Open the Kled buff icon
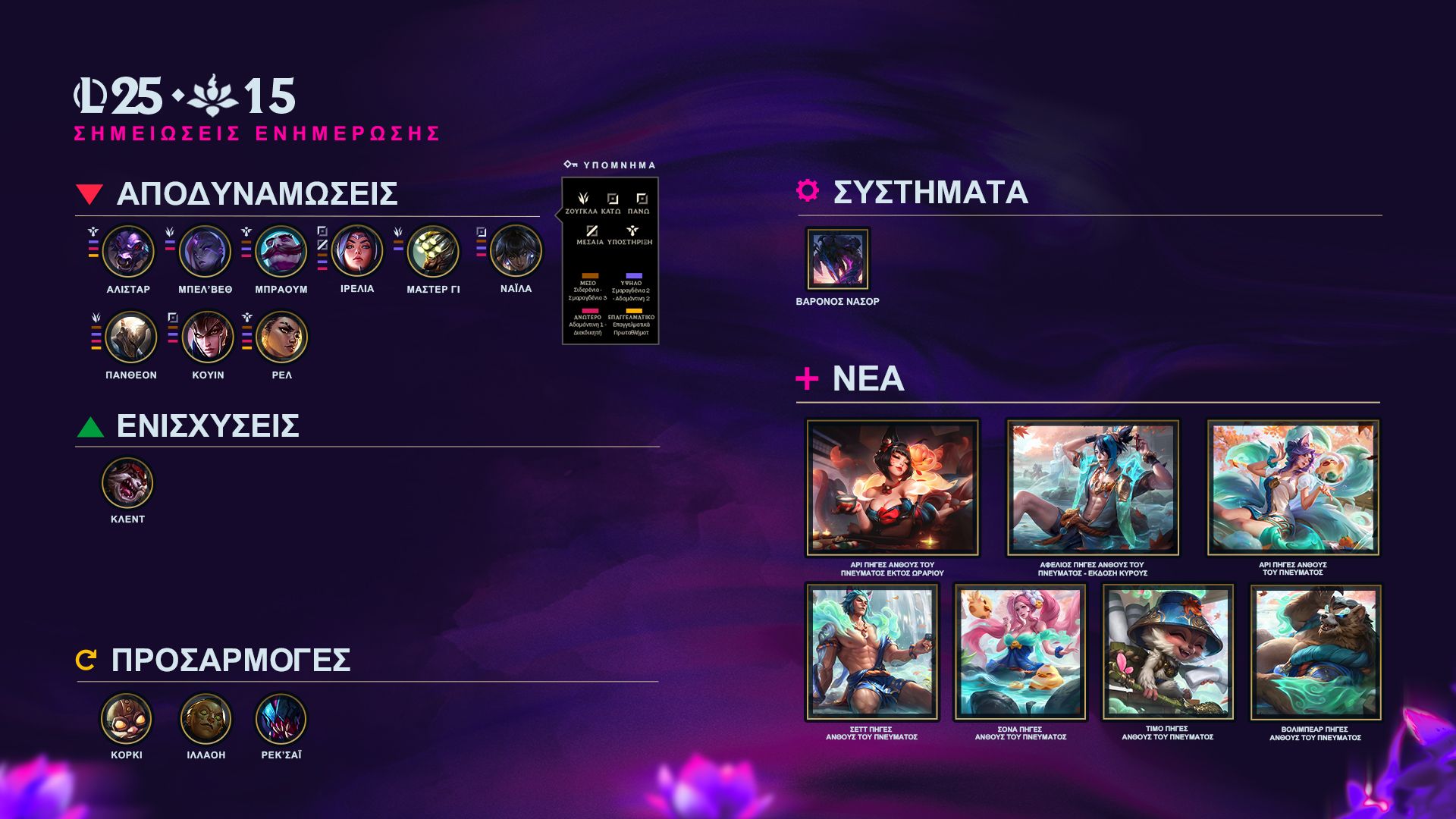Image resolution: width=1456 pixels, height=819 pixels. [127, 482]
